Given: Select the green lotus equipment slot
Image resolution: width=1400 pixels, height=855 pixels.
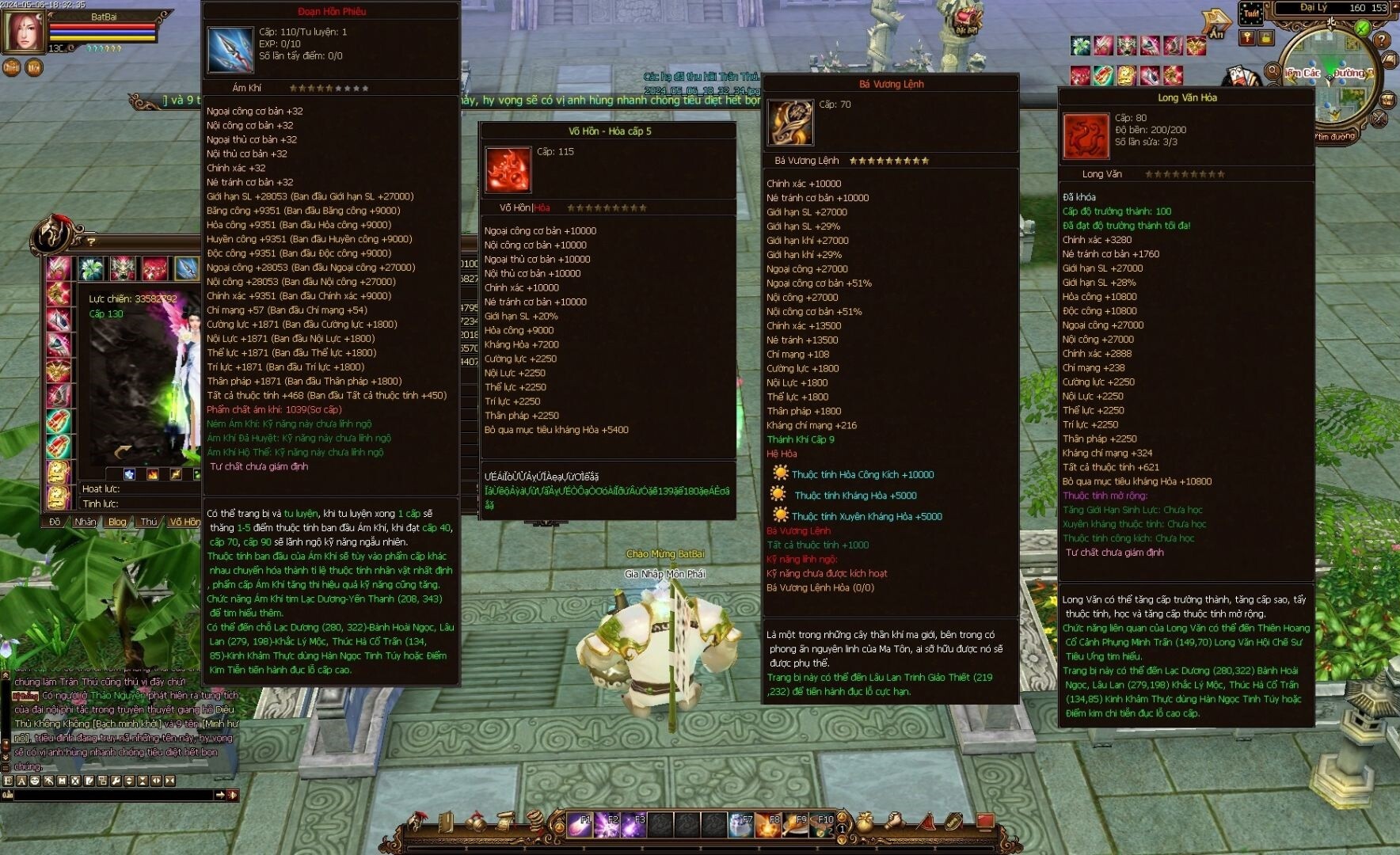Looking at the screenshot, I should pyautogui.click(x=91, y=268).
